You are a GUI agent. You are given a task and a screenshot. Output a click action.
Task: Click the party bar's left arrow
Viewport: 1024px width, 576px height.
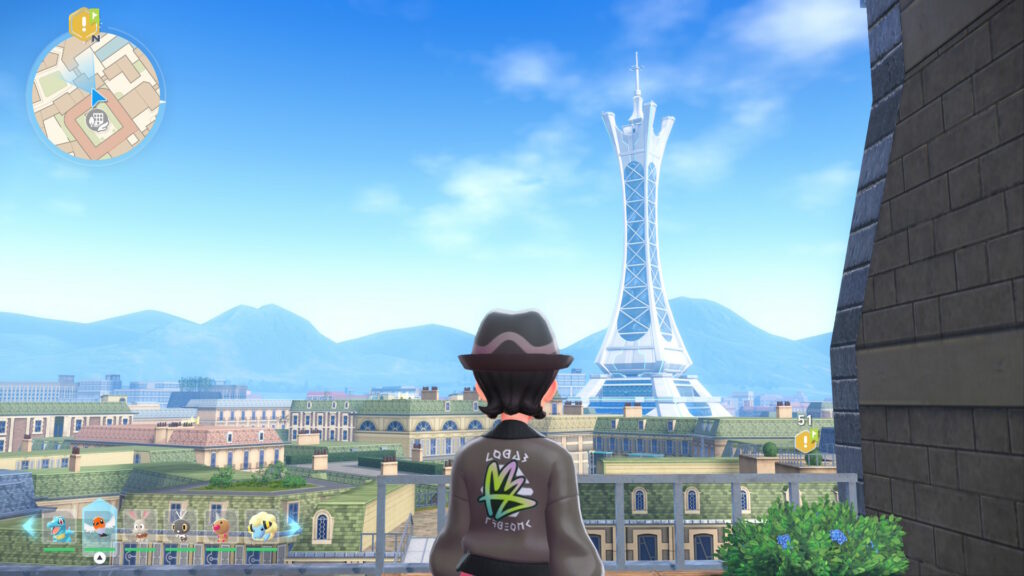(27, 526)
